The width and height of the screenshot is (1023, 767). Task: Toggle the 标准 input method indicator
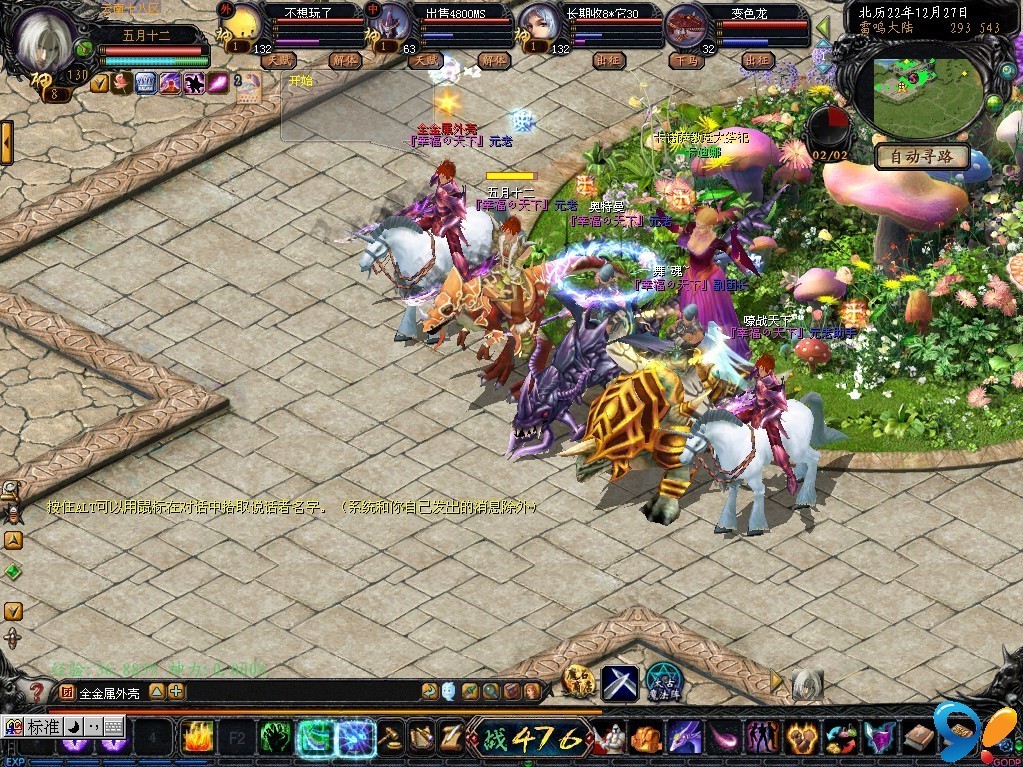(43, 727)
